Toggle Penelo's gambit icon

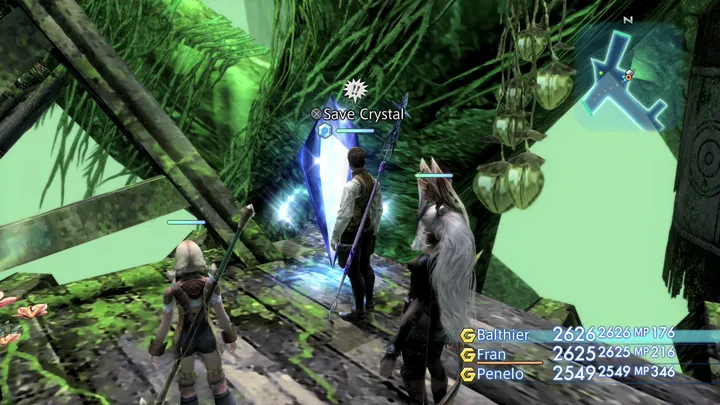click(467, 373)
